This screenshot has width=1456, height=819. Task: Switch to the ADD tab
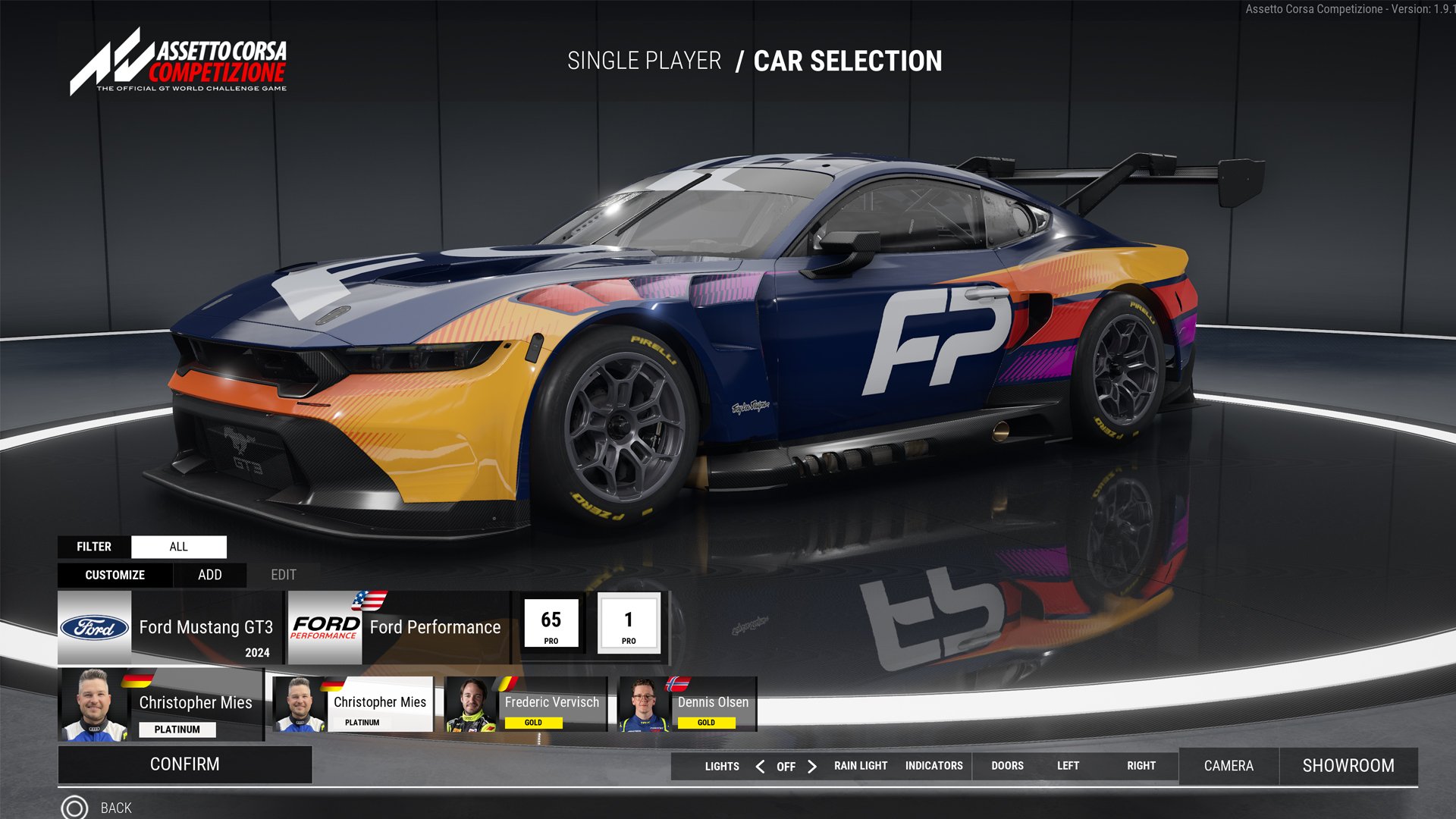209,575
